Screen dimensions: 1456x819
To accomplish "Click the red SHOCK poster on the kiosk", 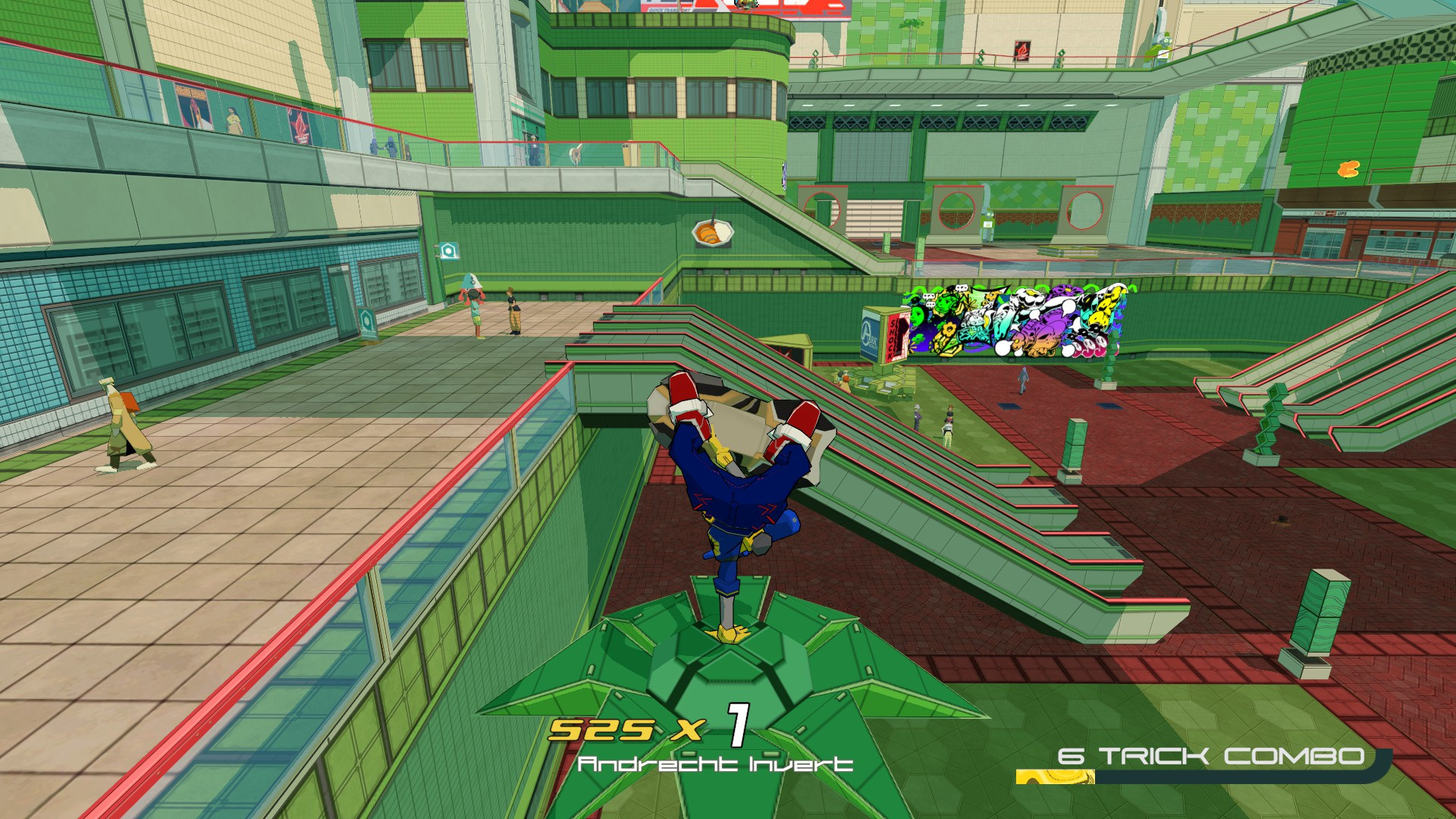I will coord(893,337).
